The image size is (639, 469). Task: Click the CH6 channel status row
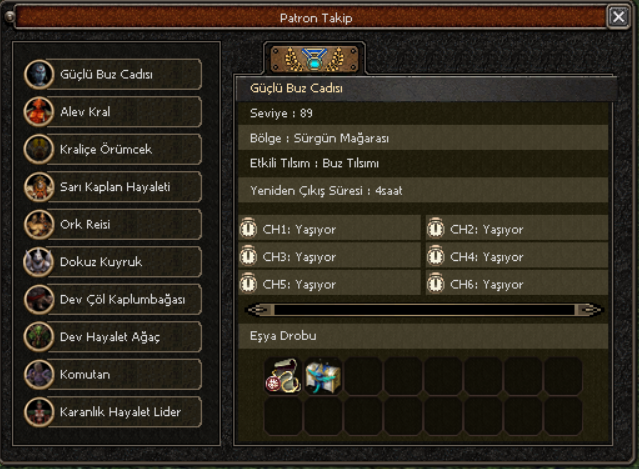pos(517,284)
